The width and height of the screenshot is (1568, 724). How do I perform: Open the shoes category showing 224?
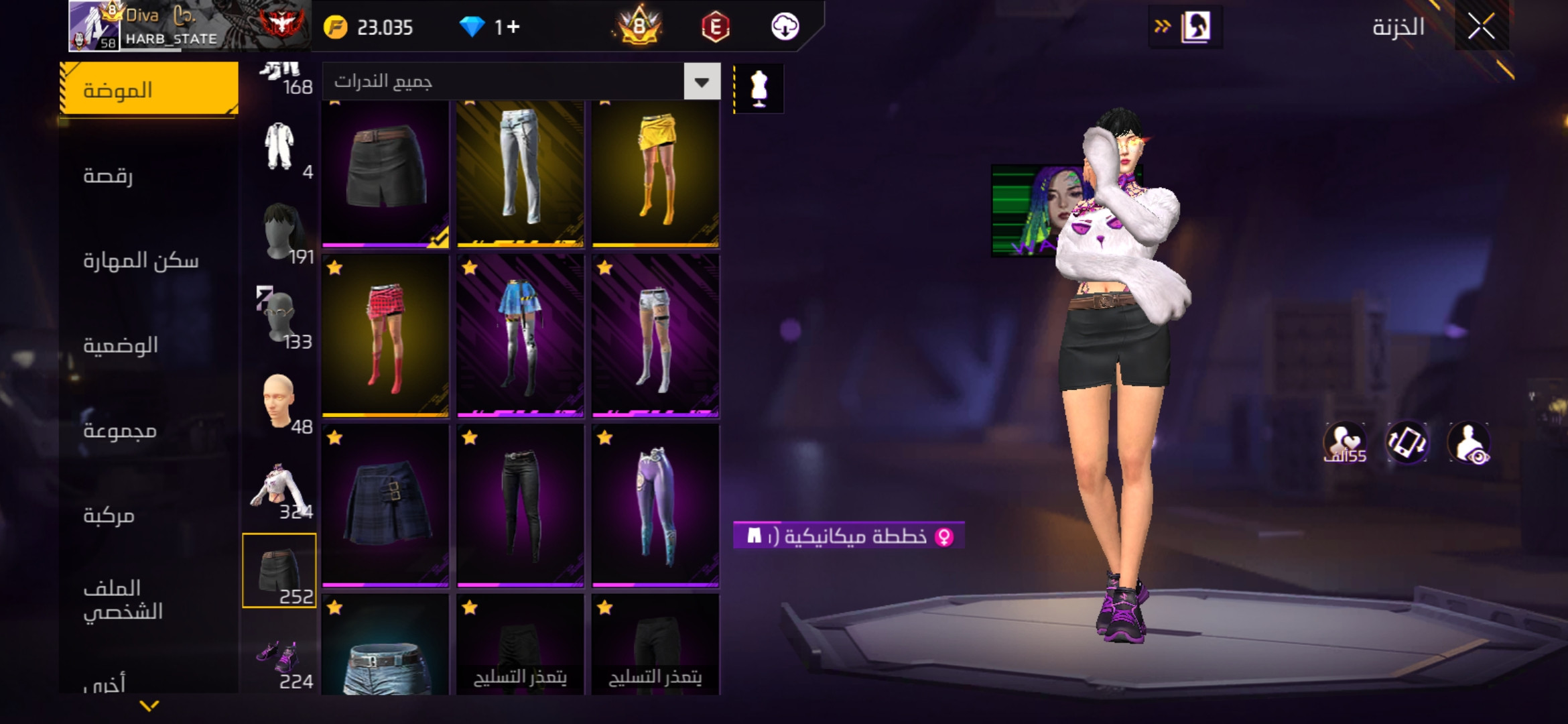(x=280, y=658)
